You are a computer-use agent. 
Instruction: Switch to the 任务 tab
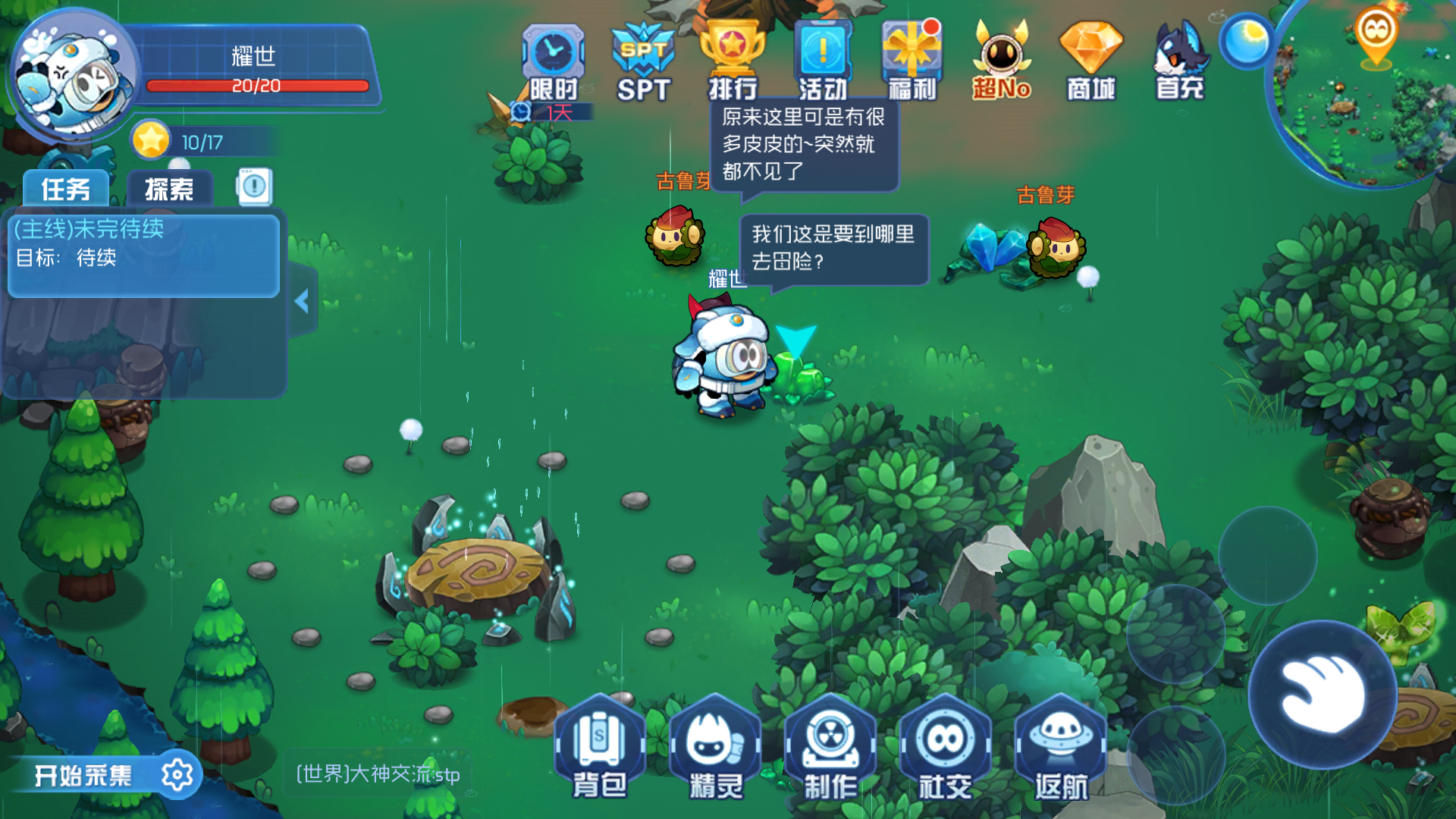point(67,187)
